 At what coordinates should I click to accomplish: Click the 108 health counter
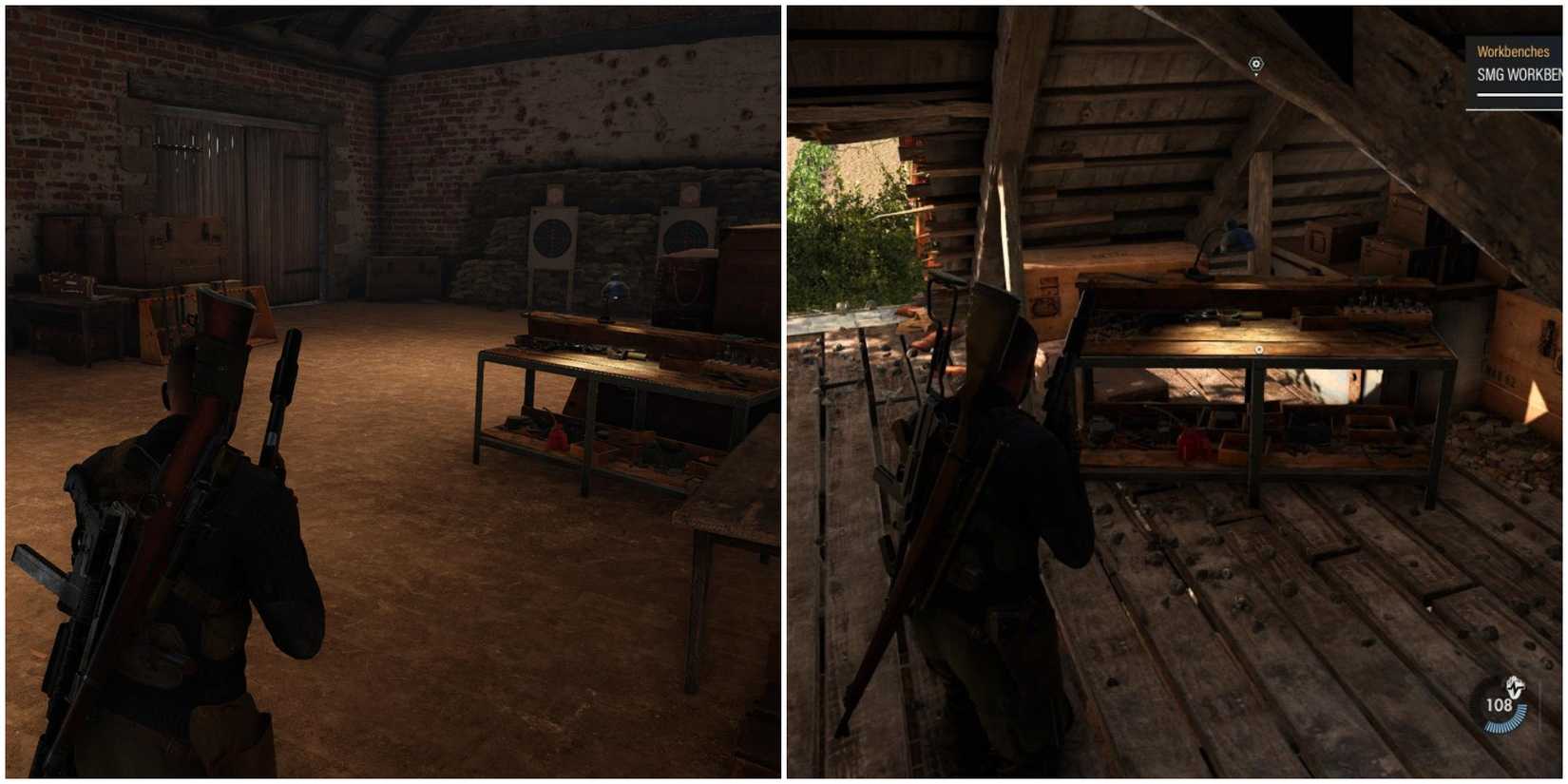1500,705
